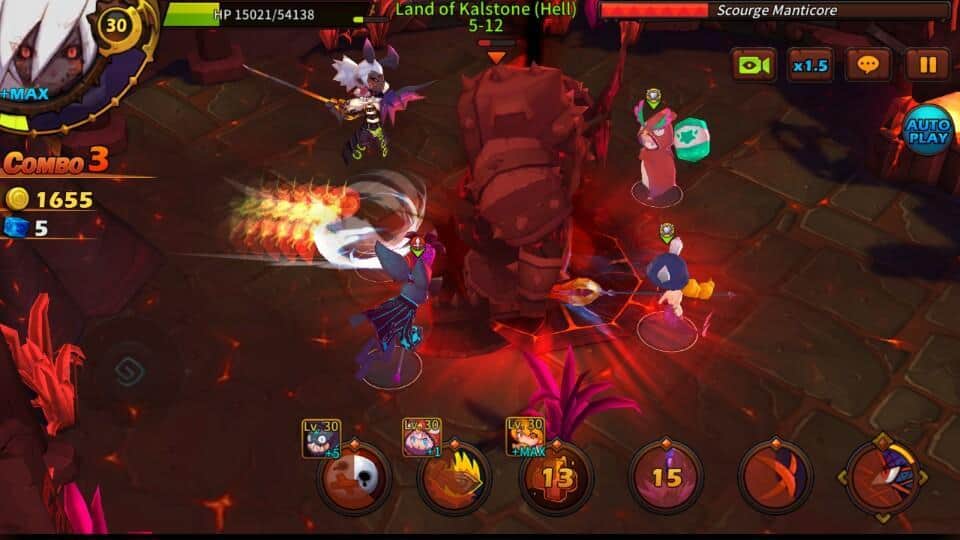The width and height of the screenshot is (960, 540).
Task: Trigger the crossed slashes skill
Action: pos(774,478)
